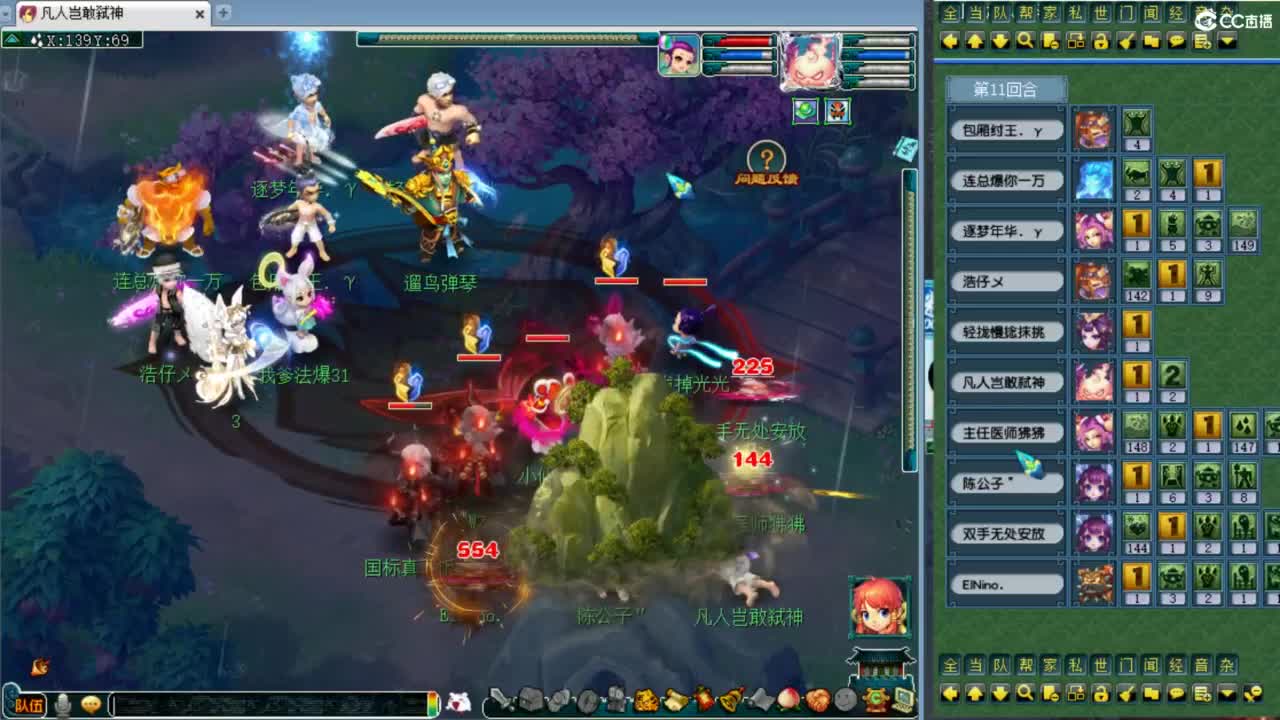Click the 凡人岂敢弑神 nameplate in battle list
The width and height of the screenshot is (1280, 720).
click(1004, 383)
